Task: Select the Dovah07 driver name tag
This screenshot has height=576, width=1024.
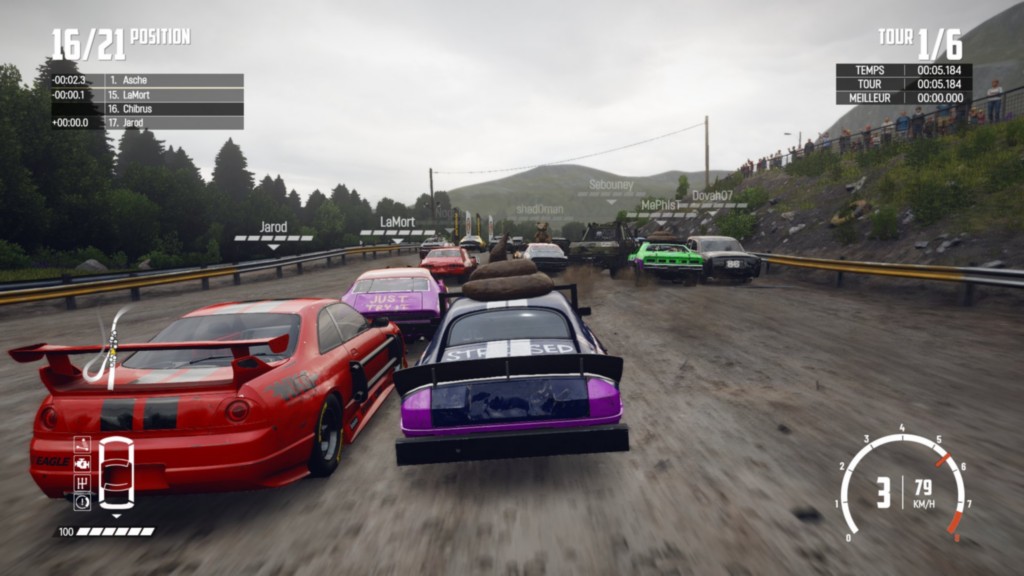Action: 712,196
